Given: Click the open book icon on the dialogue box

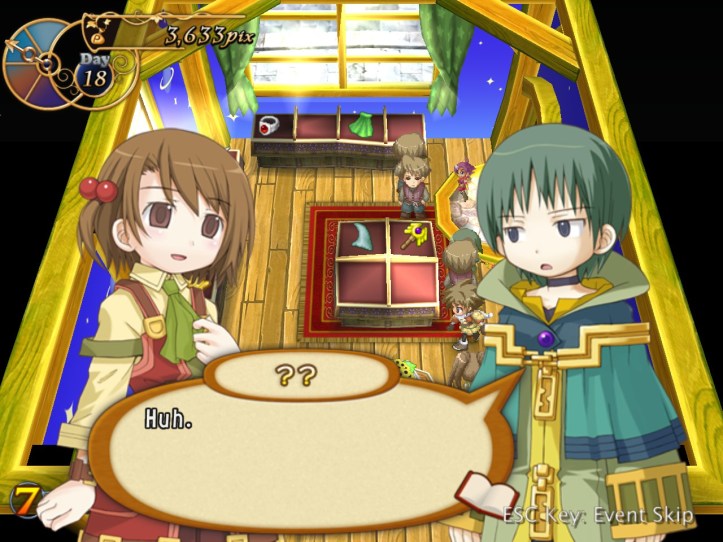Looking at the screenshot, I should pos(485,496).
